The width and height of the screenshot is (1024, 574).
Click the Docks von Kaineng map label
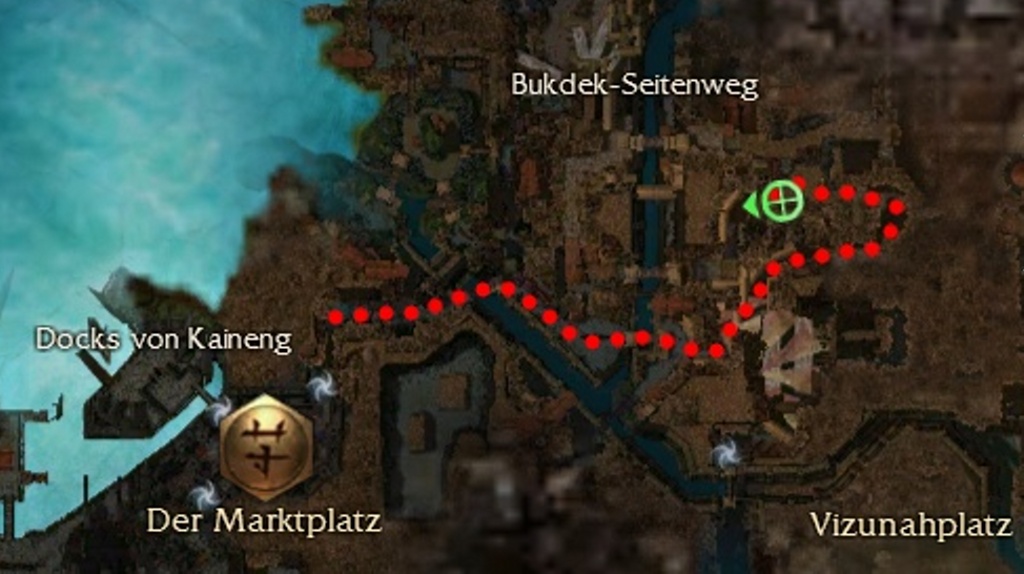163,340
